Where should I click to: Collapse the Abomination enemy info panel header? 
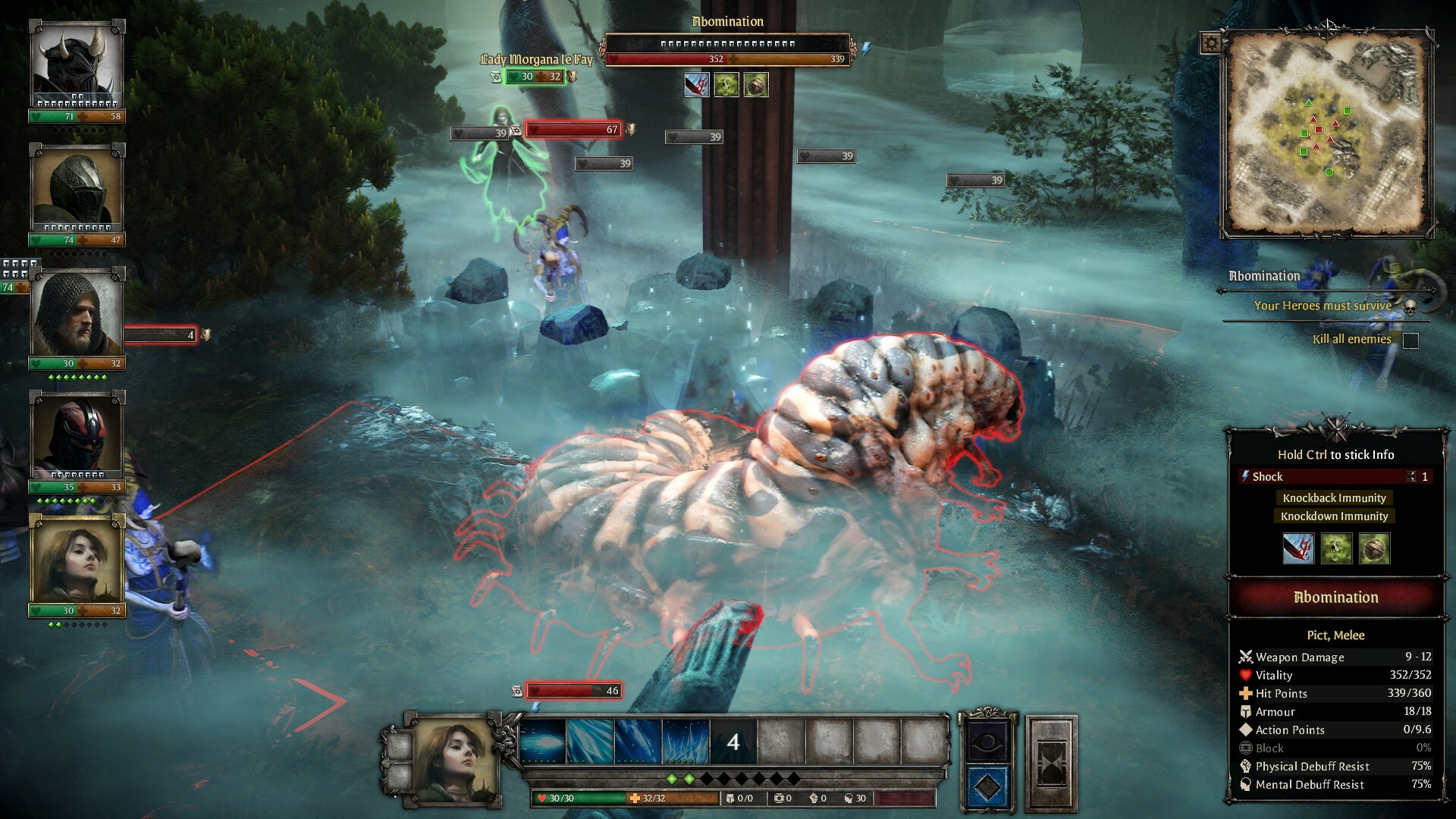coord(1335,598)
